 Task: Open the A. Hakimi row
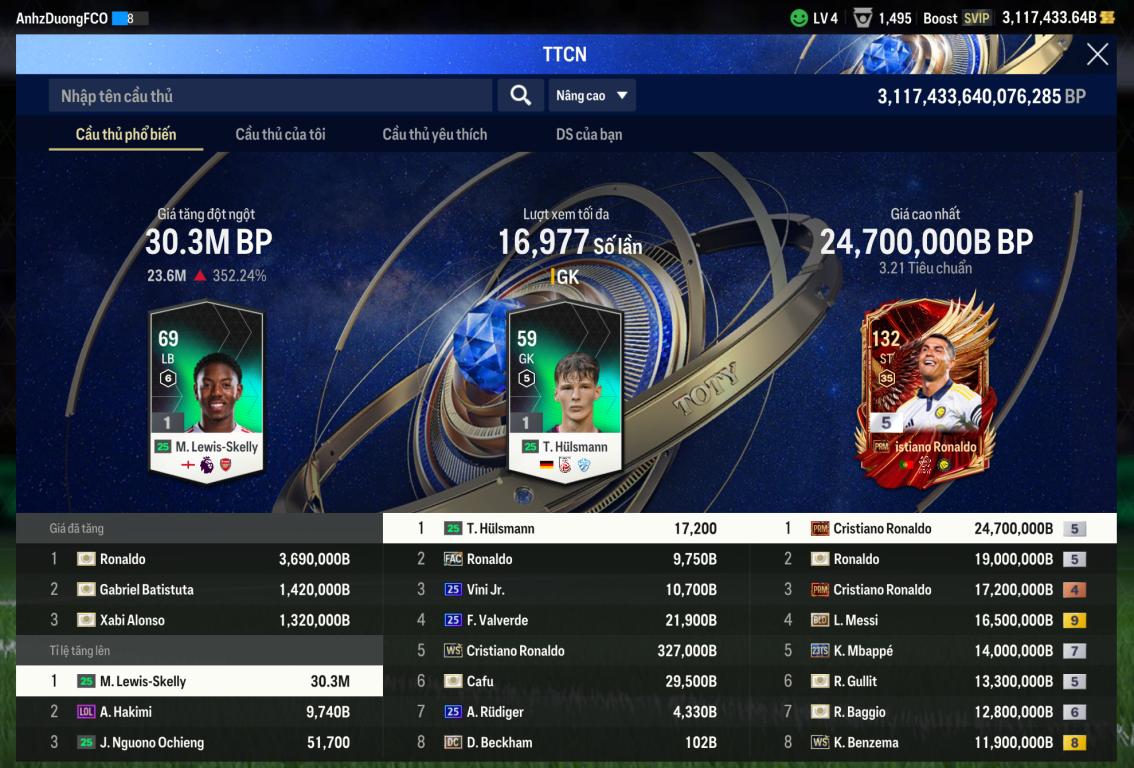(200, 712)
